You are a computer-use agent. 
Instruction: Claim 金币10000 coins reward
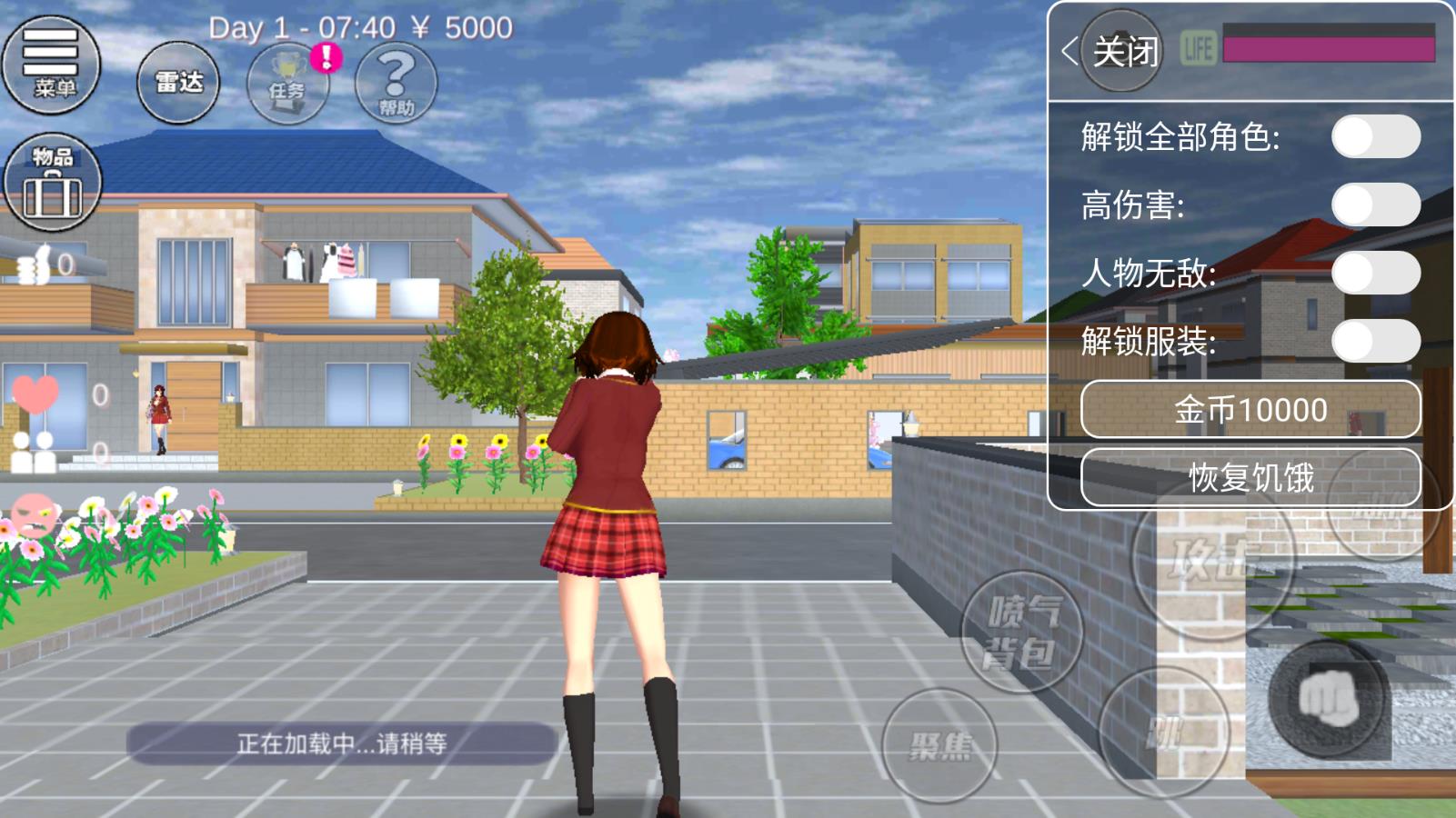tap(1250, 410)
